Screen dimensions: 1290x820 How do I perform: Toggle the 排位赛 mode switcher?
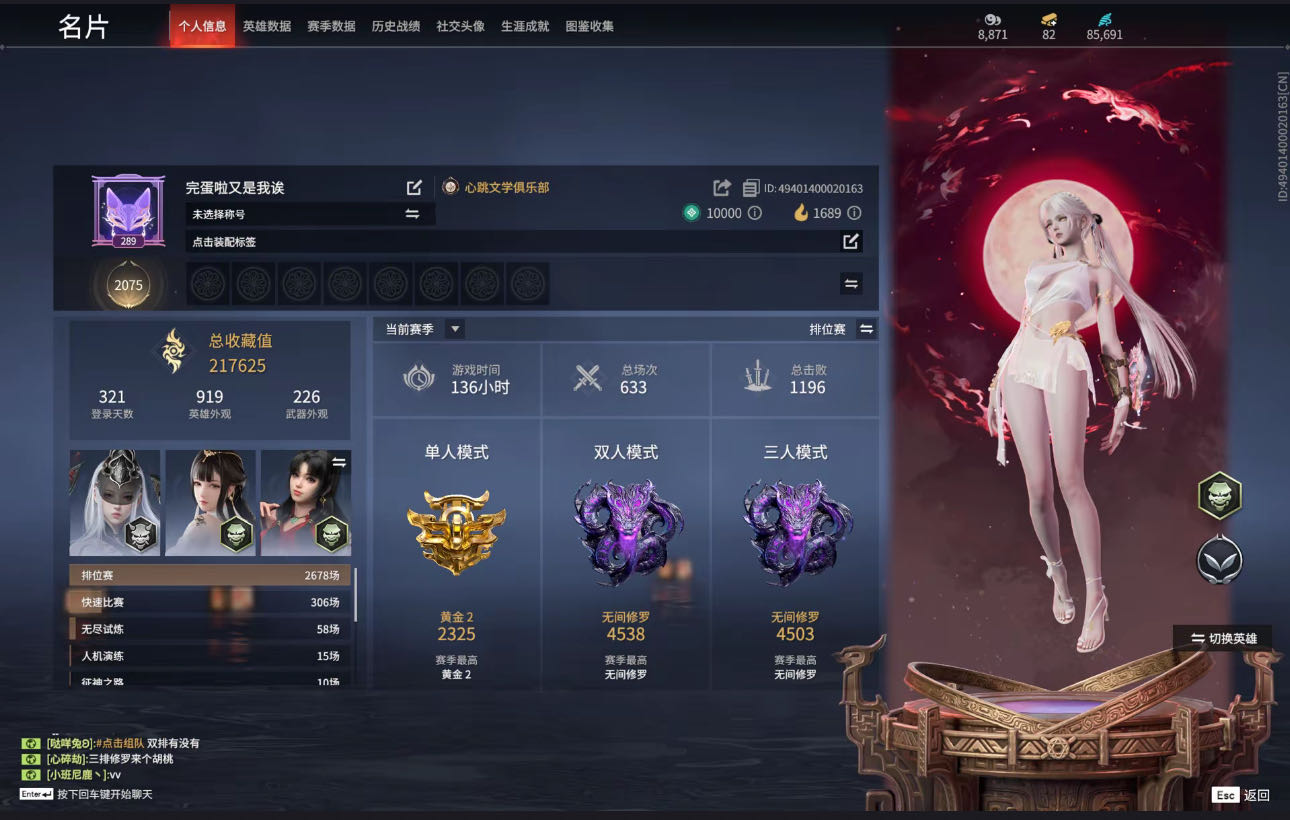click(866, 329)
